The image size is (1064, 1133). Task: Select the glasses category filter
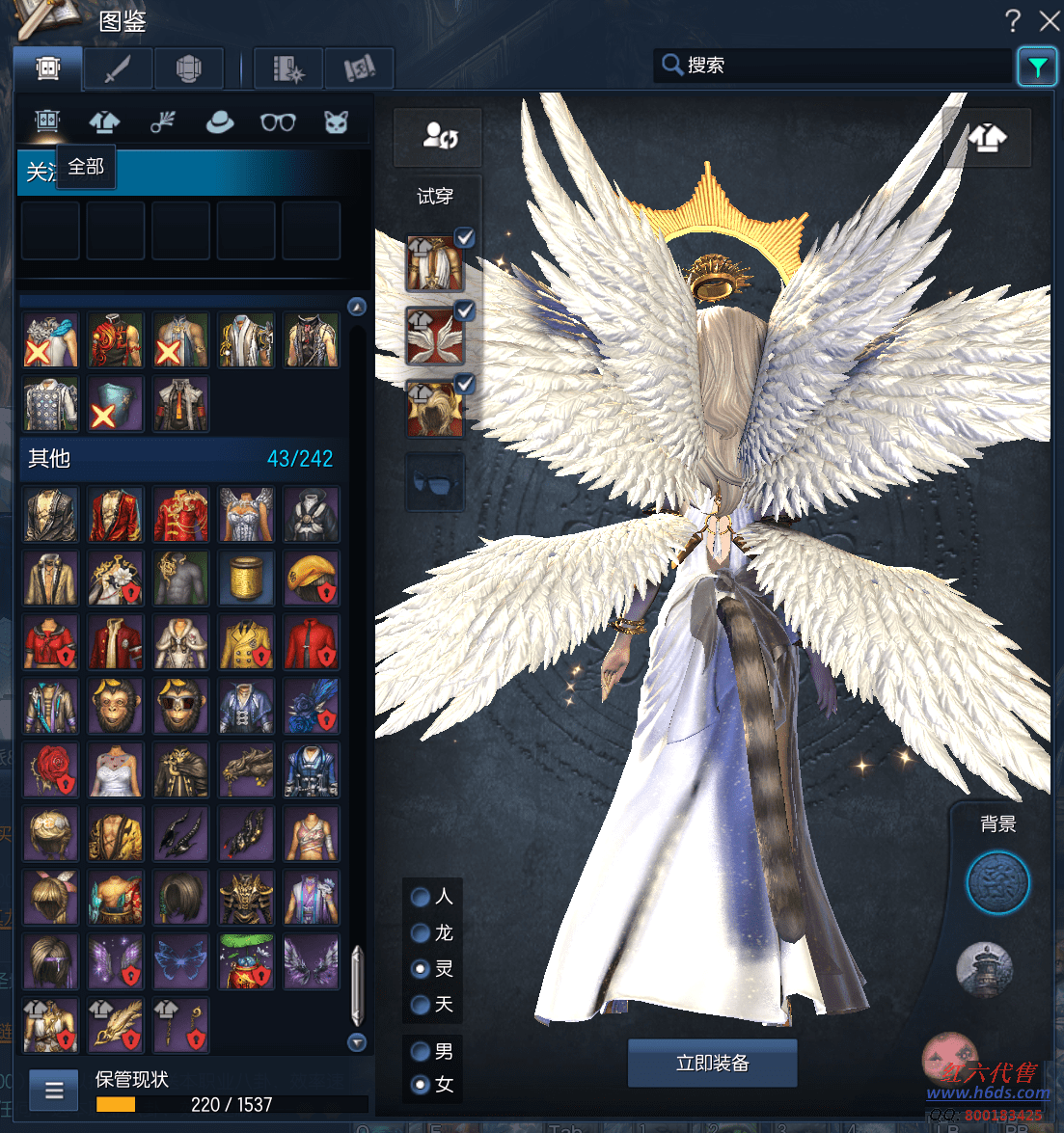pos(278,122)
